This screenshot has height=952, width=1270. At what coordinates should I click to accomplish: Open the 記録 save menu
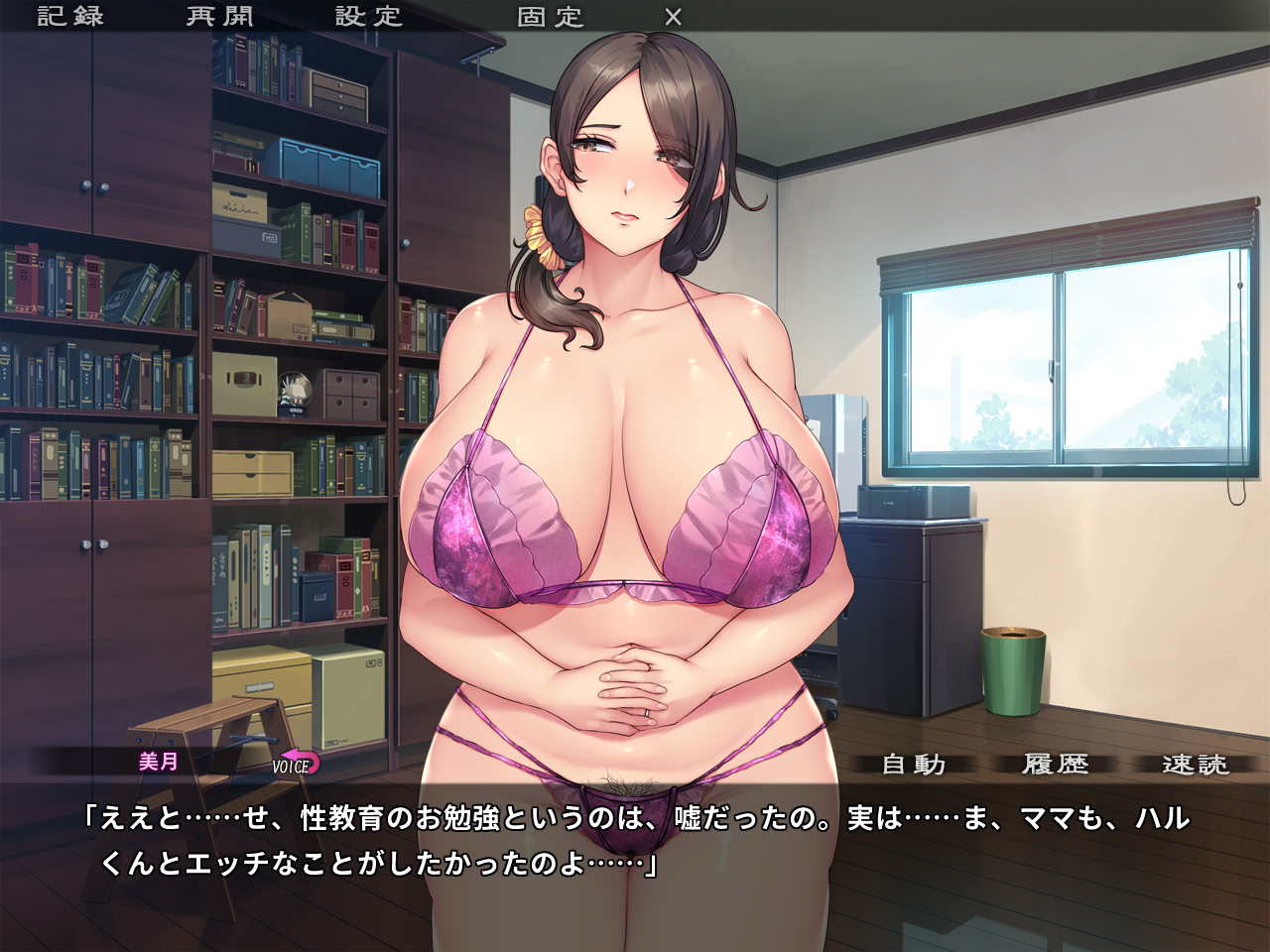coord(70,17)
